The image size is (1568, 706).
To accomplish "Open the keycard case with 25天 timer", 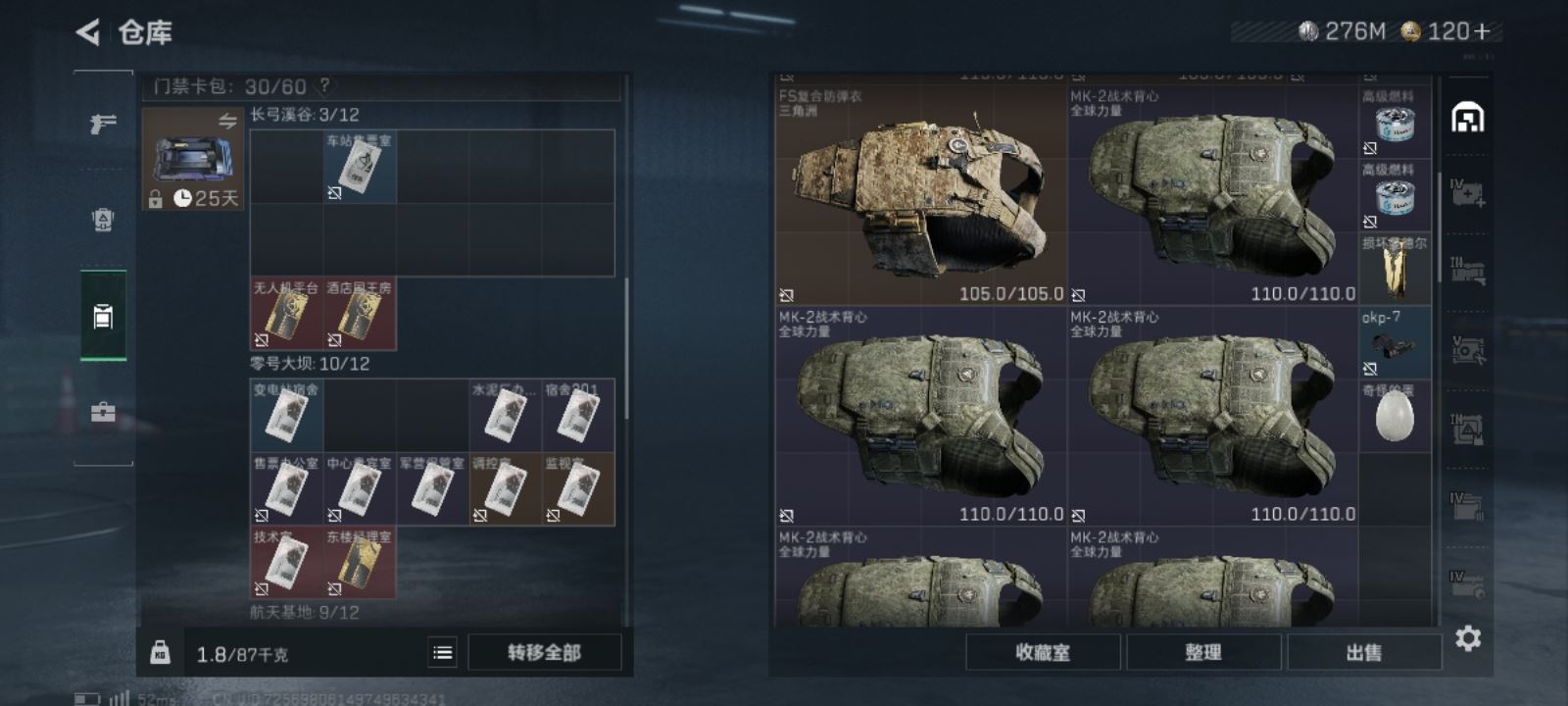I will coord(192,159).
